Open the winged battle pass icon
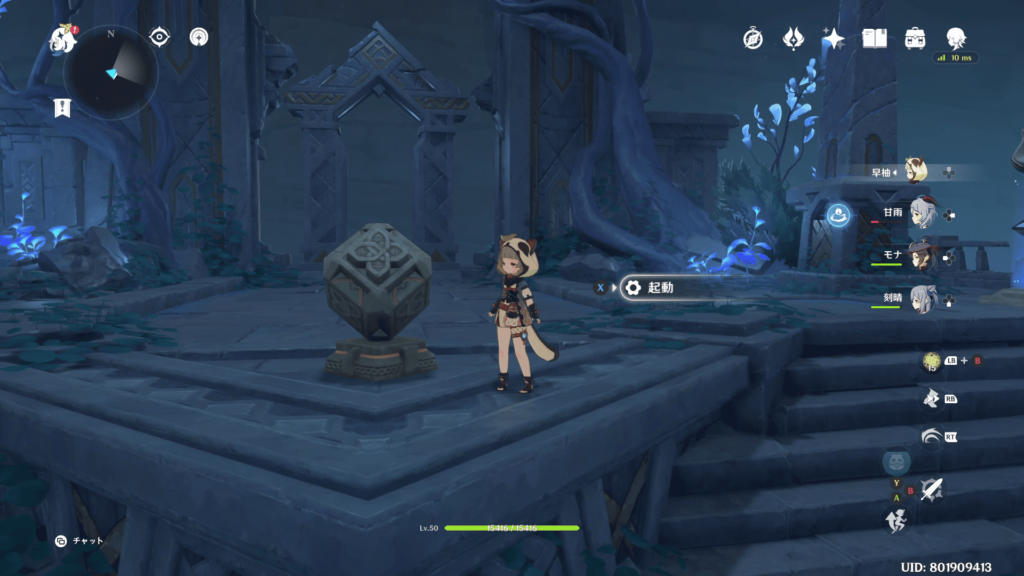The image size is (1024, 576). pos(794,39)
